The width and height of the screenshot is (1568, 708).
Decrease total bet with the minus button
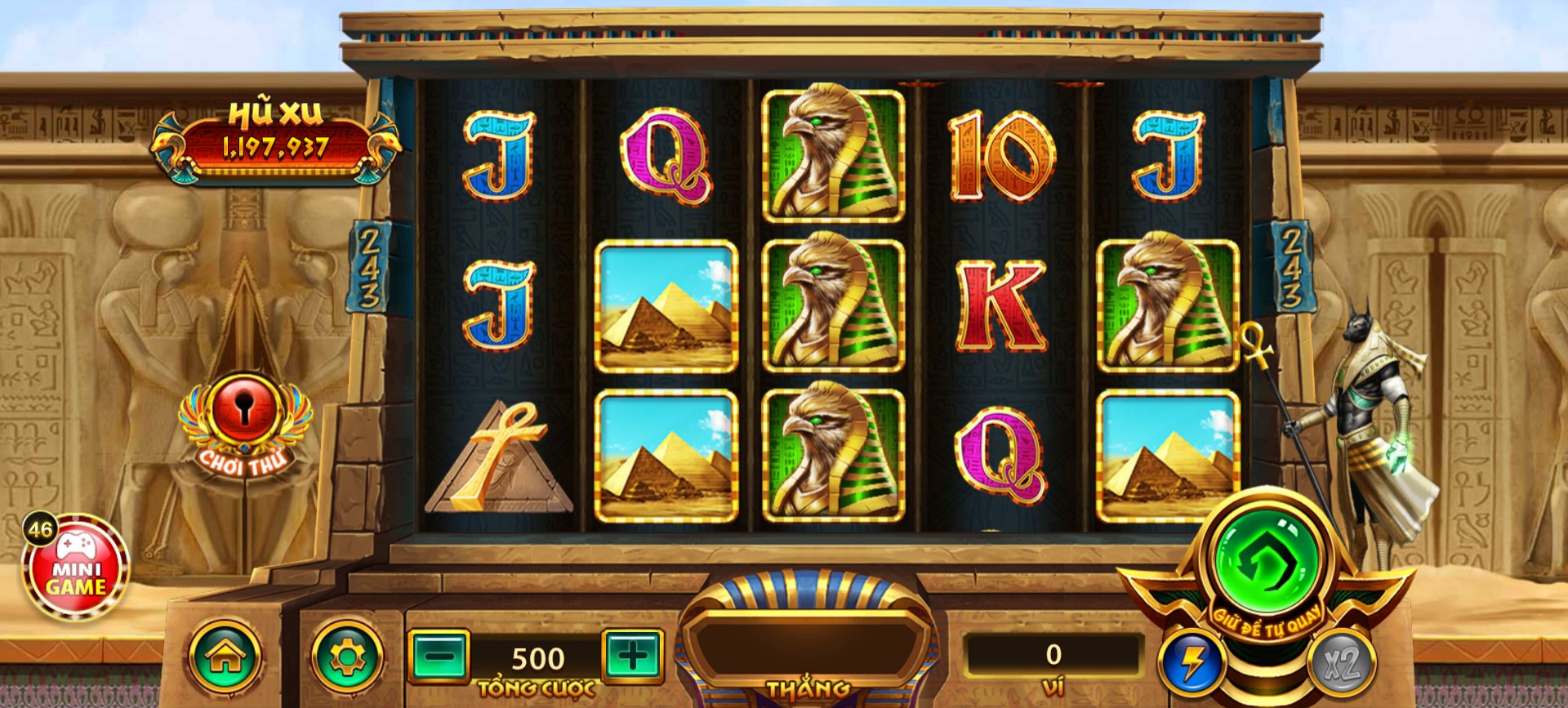[439, 655]
